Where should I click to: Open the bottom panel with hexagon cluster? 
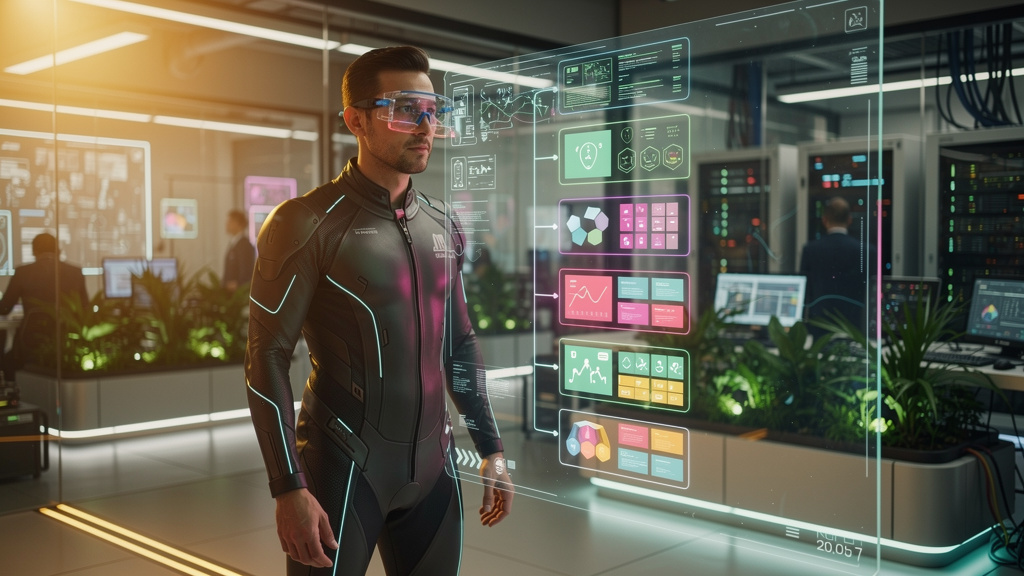click(624, 448)
